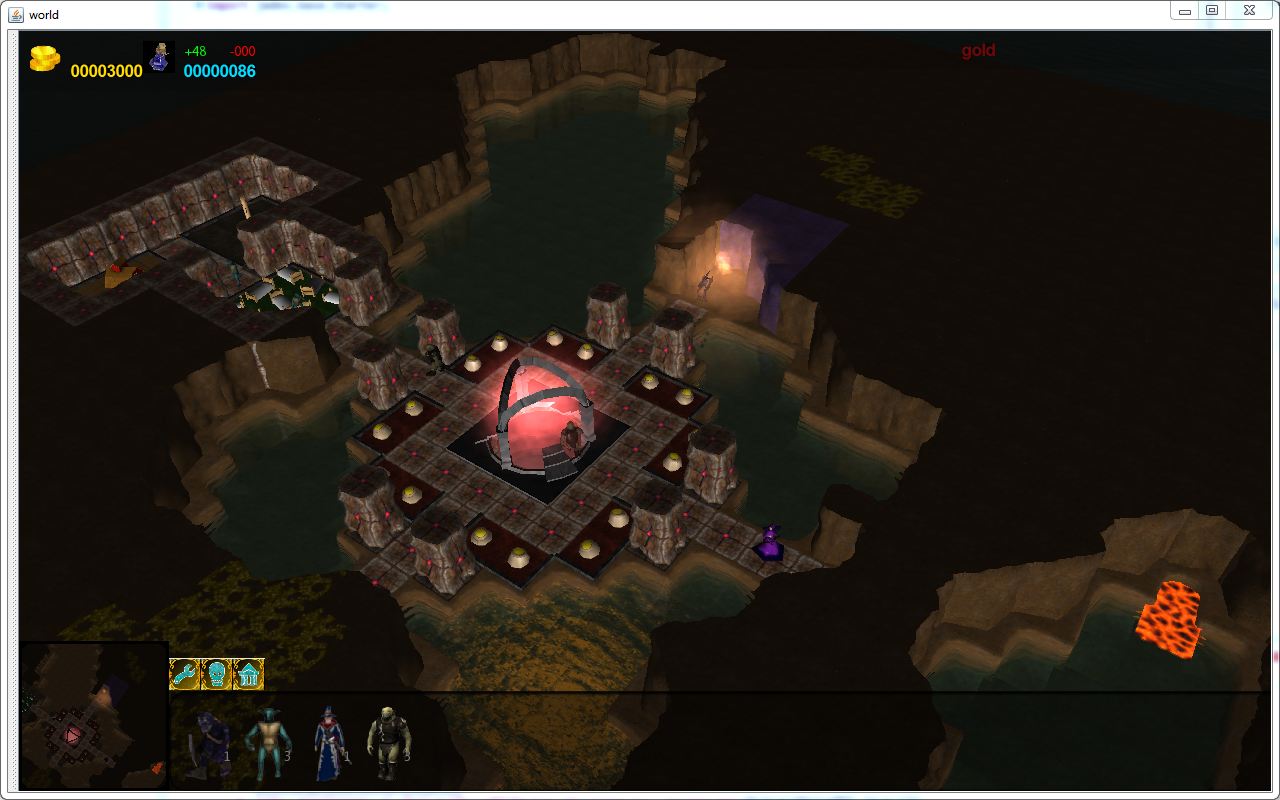Screen dimensions: 1280x800
Task: Click the gold coins stack icon
Action: click(x=44, y=59)
